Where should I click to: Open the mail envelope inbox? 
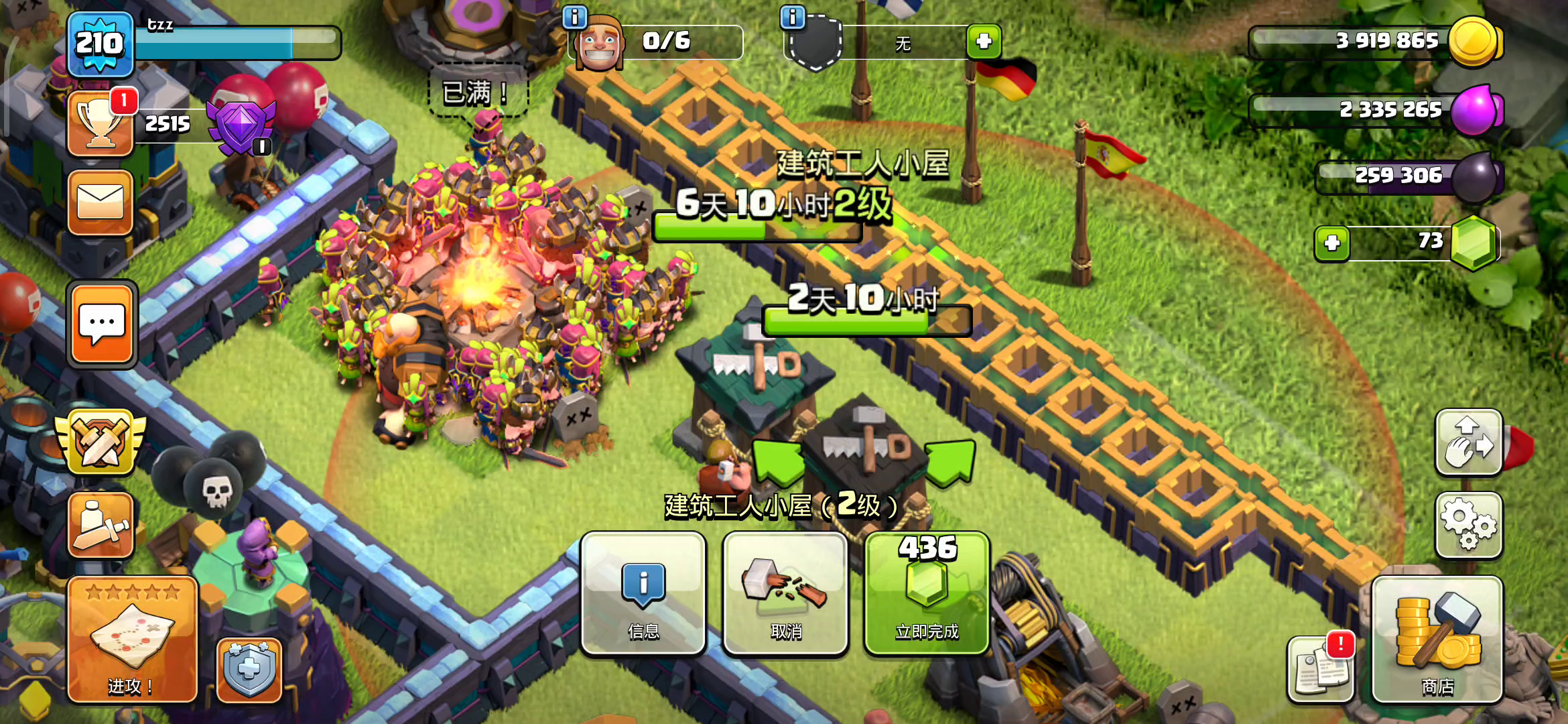click(x=101, y=202)
